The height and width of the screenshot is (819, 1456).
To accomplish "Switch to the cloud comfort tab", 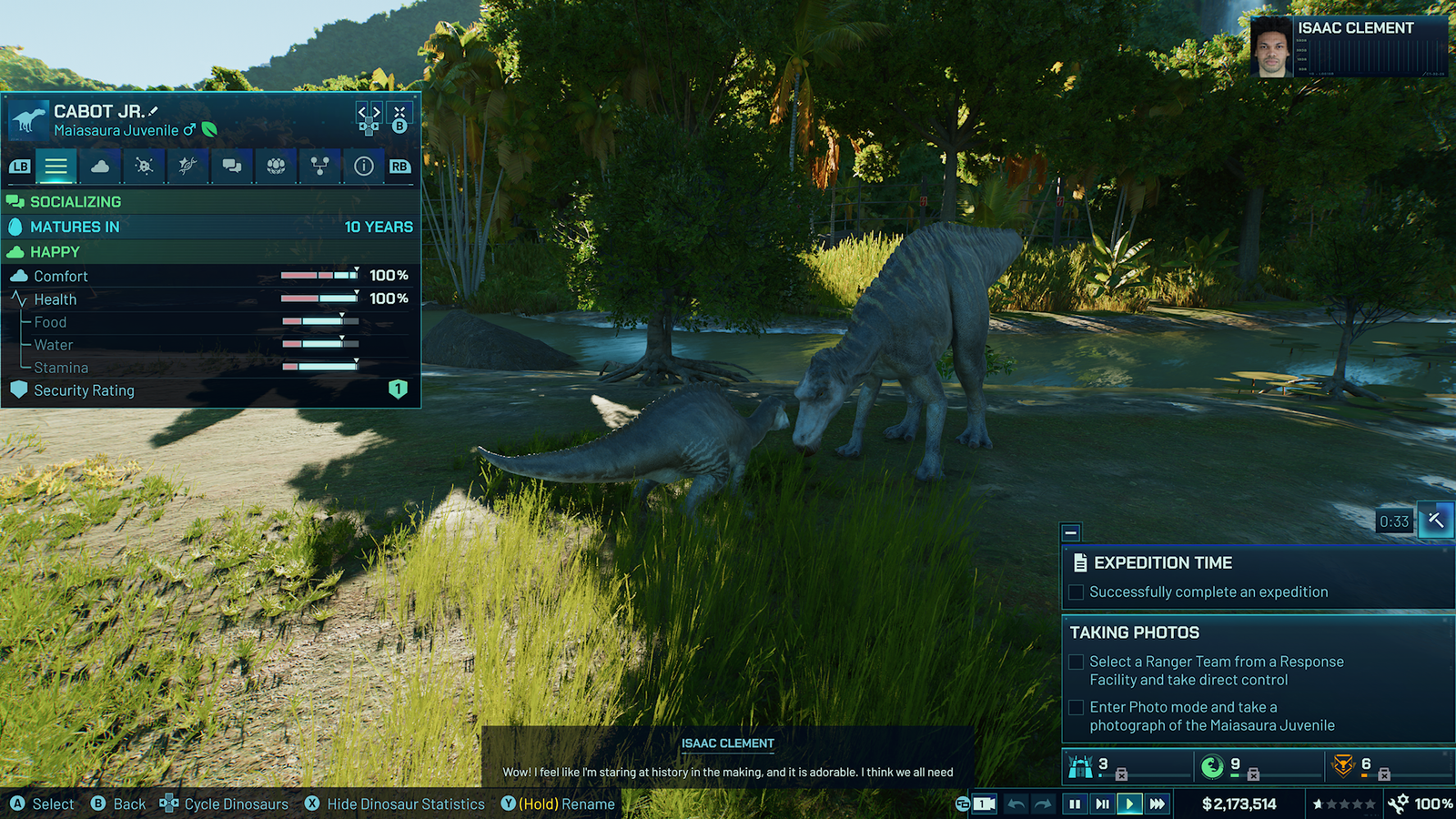I will 100,166.
